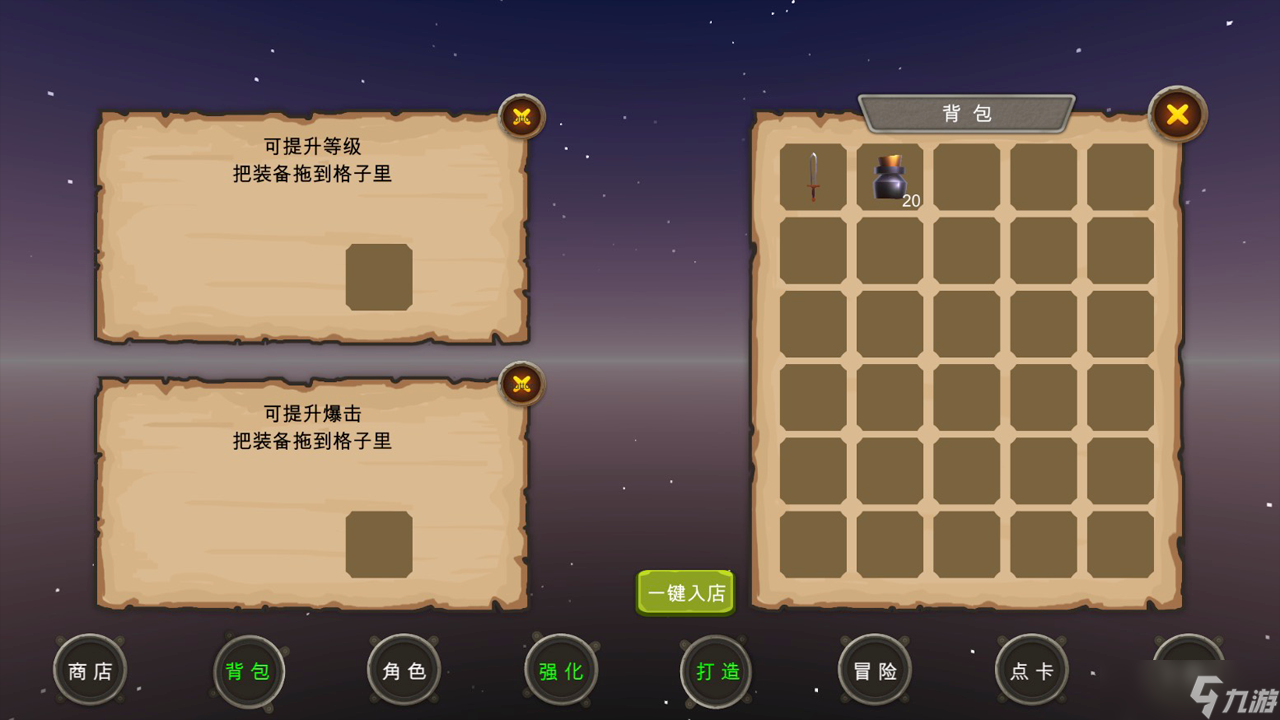
Task: Switch to the 商店 shop tab
Action: pyautogui.click(x=88, y=671)
